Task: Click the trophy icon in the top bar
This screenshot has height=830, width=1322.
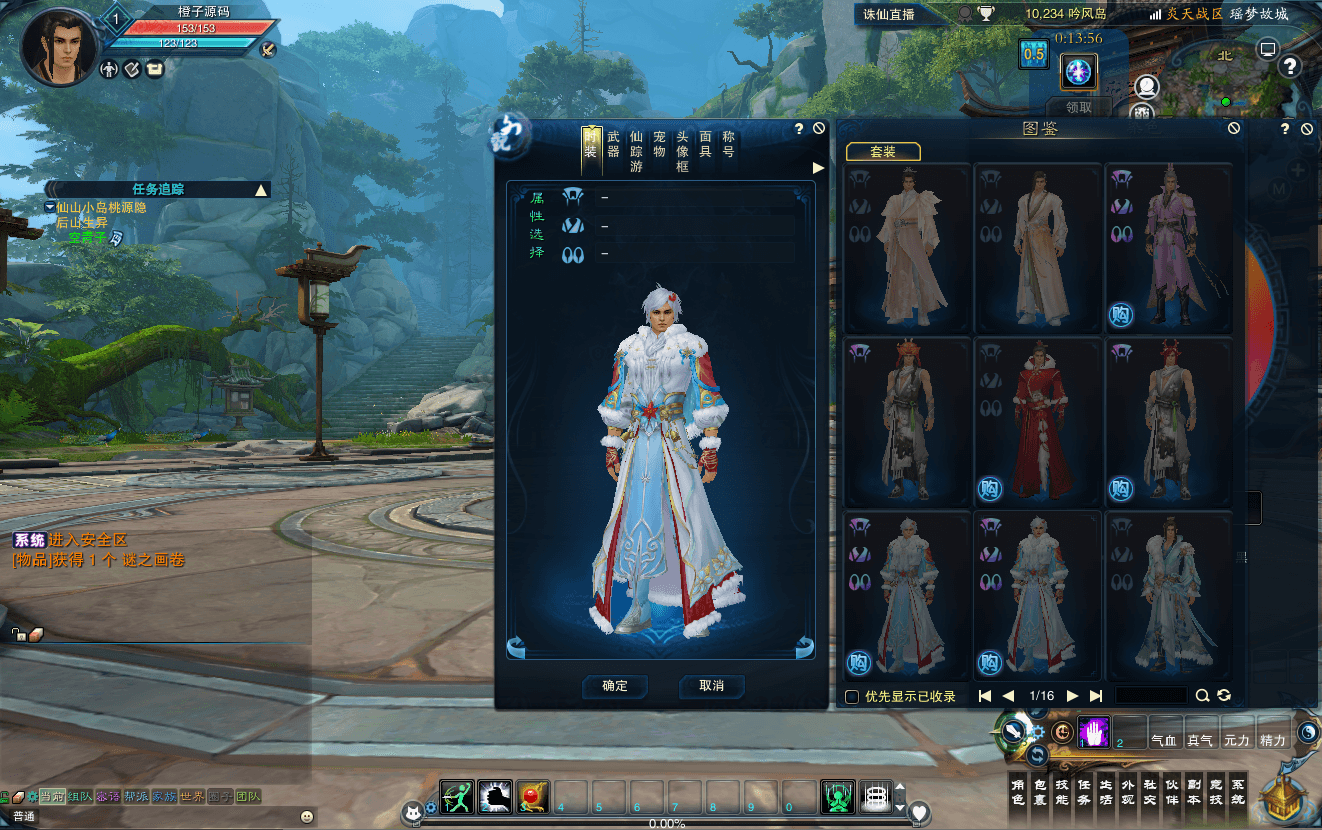Action: (986, 12)
